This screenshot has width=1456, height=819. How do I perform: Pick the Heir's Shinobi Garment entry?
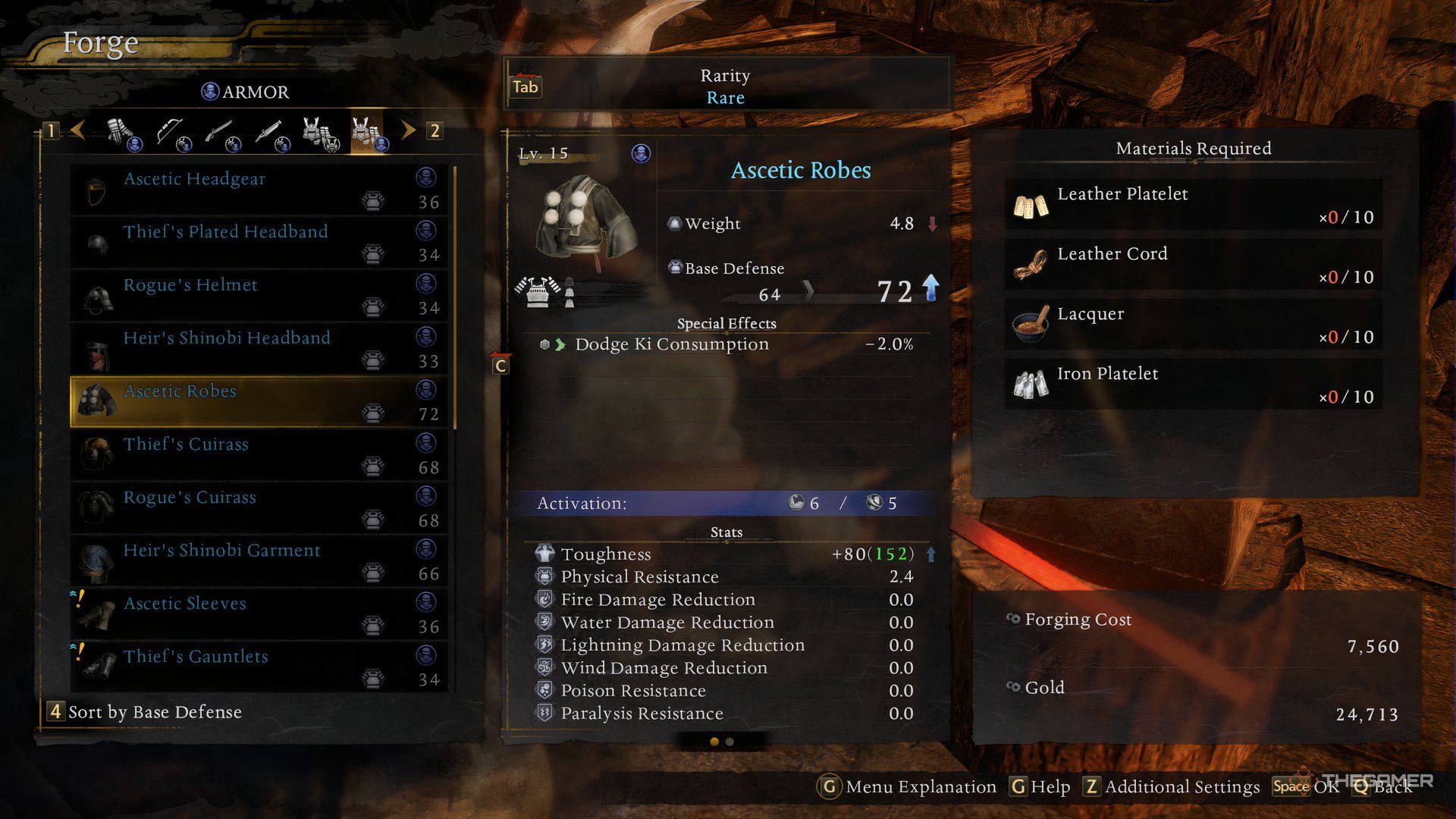coord(258,560)
